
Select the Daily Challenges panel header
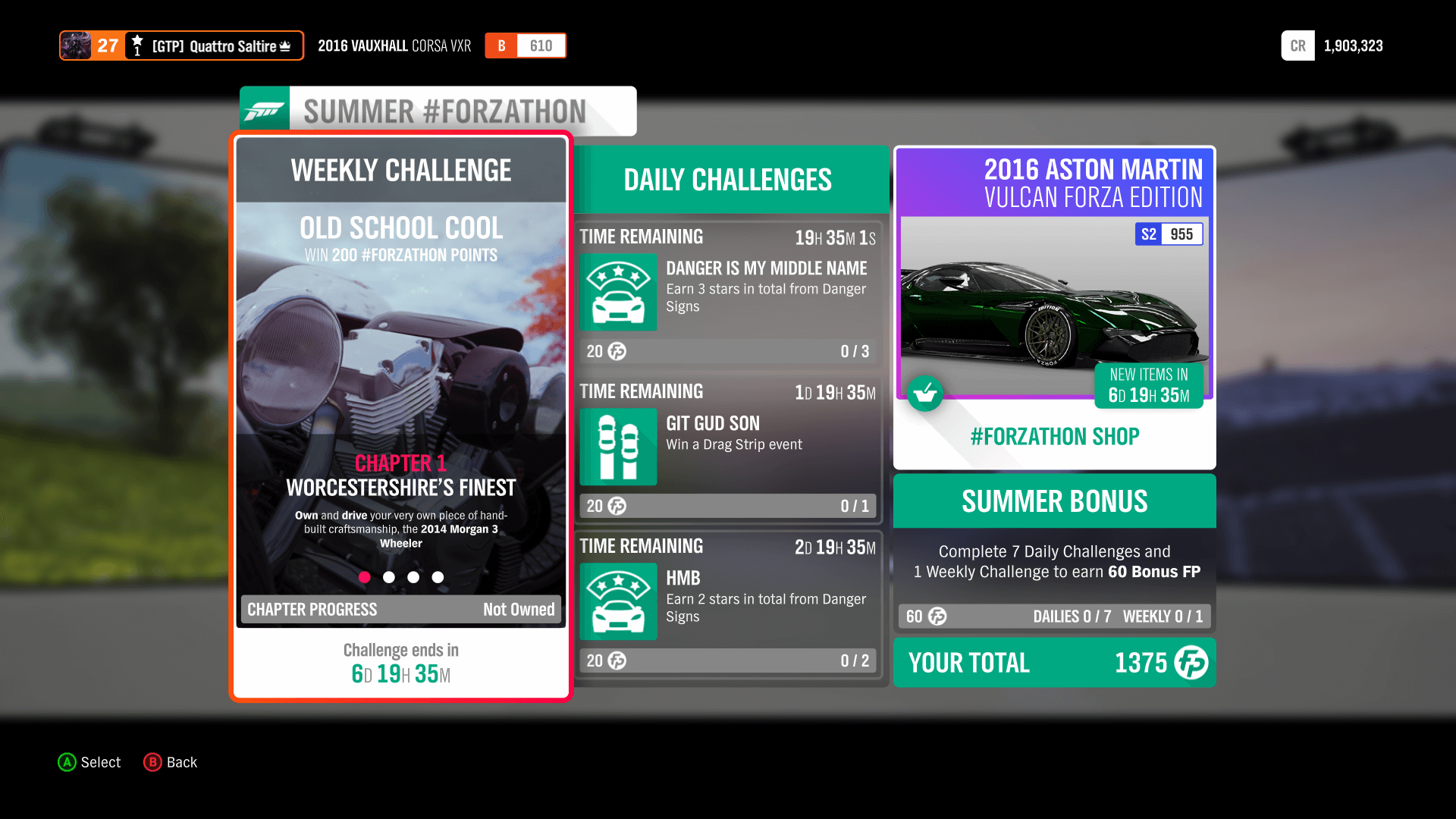727,180
